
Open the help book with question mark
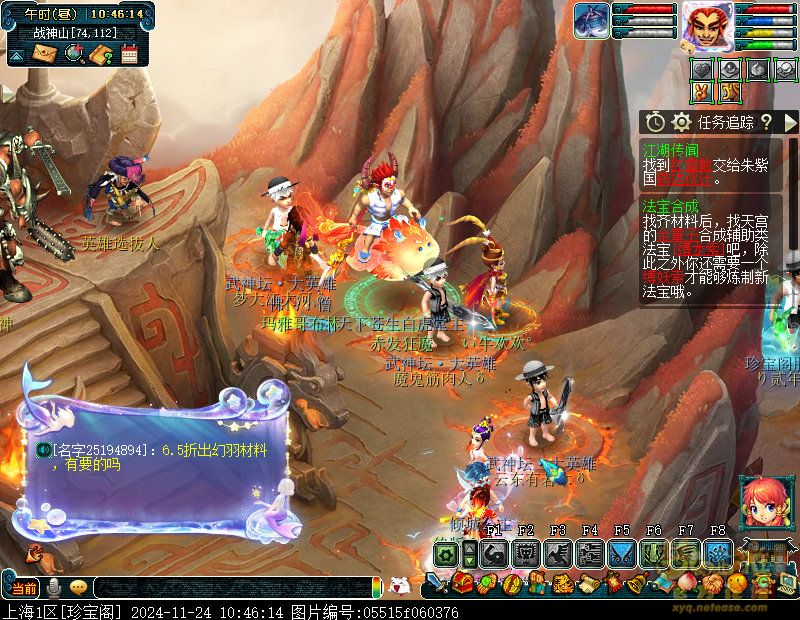tap(101, 54)
